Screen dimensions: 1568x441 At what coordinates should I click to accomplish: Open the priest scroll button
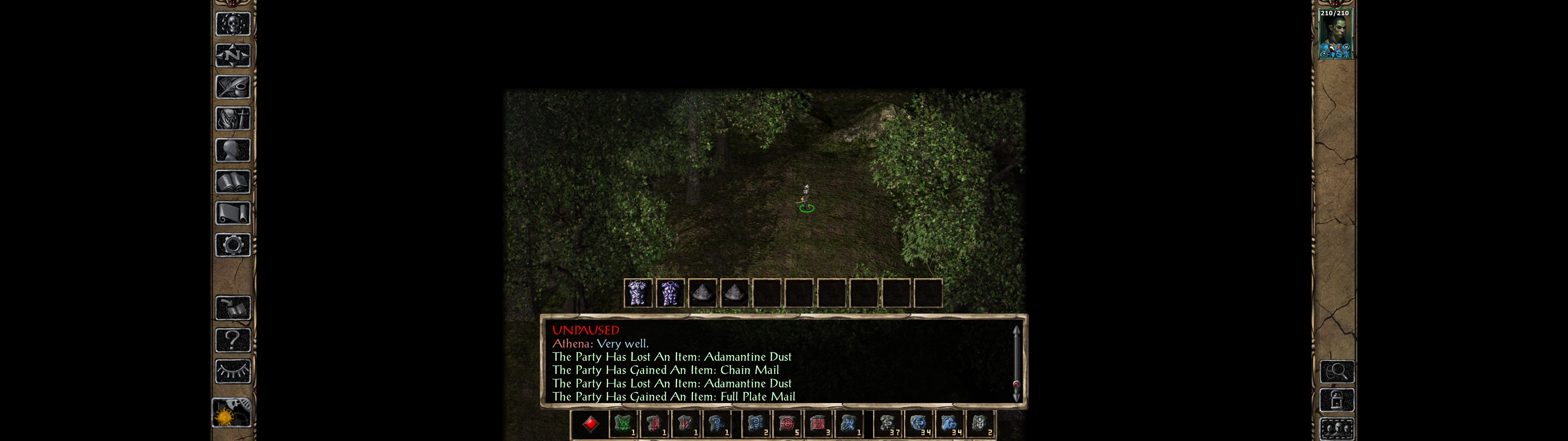coord(232,214)
